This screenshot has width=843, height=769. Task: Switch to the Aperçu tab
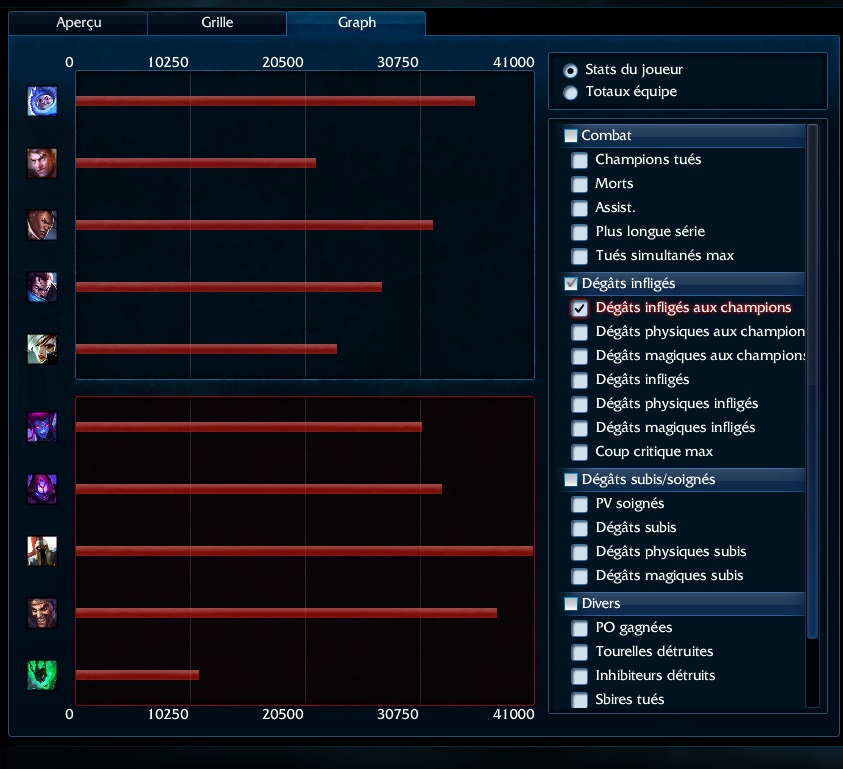pyautogui.click(x=77, y=22)
